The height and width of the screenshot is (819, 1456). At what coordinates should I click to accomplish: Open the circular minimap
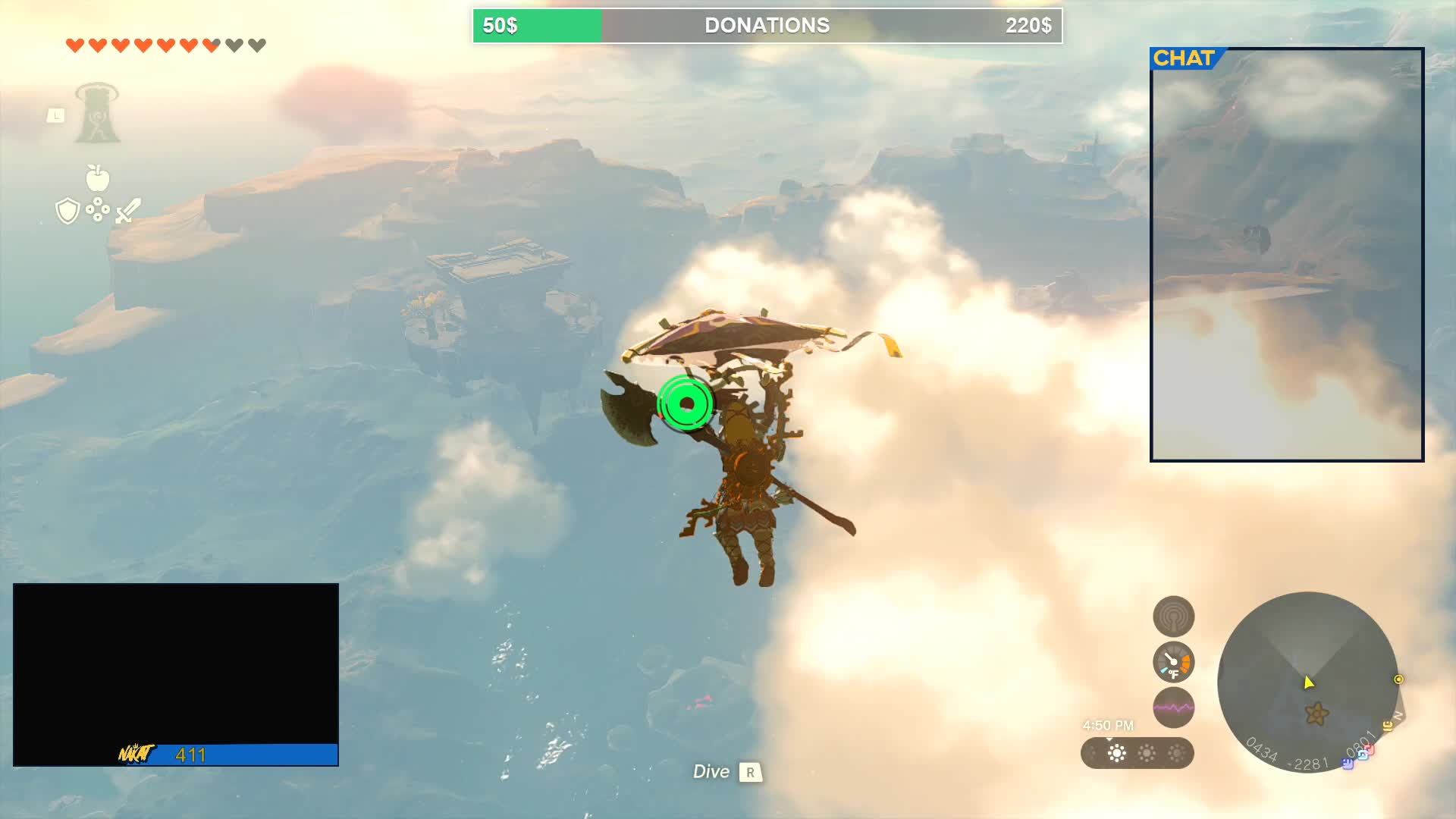click(1307, 681)
